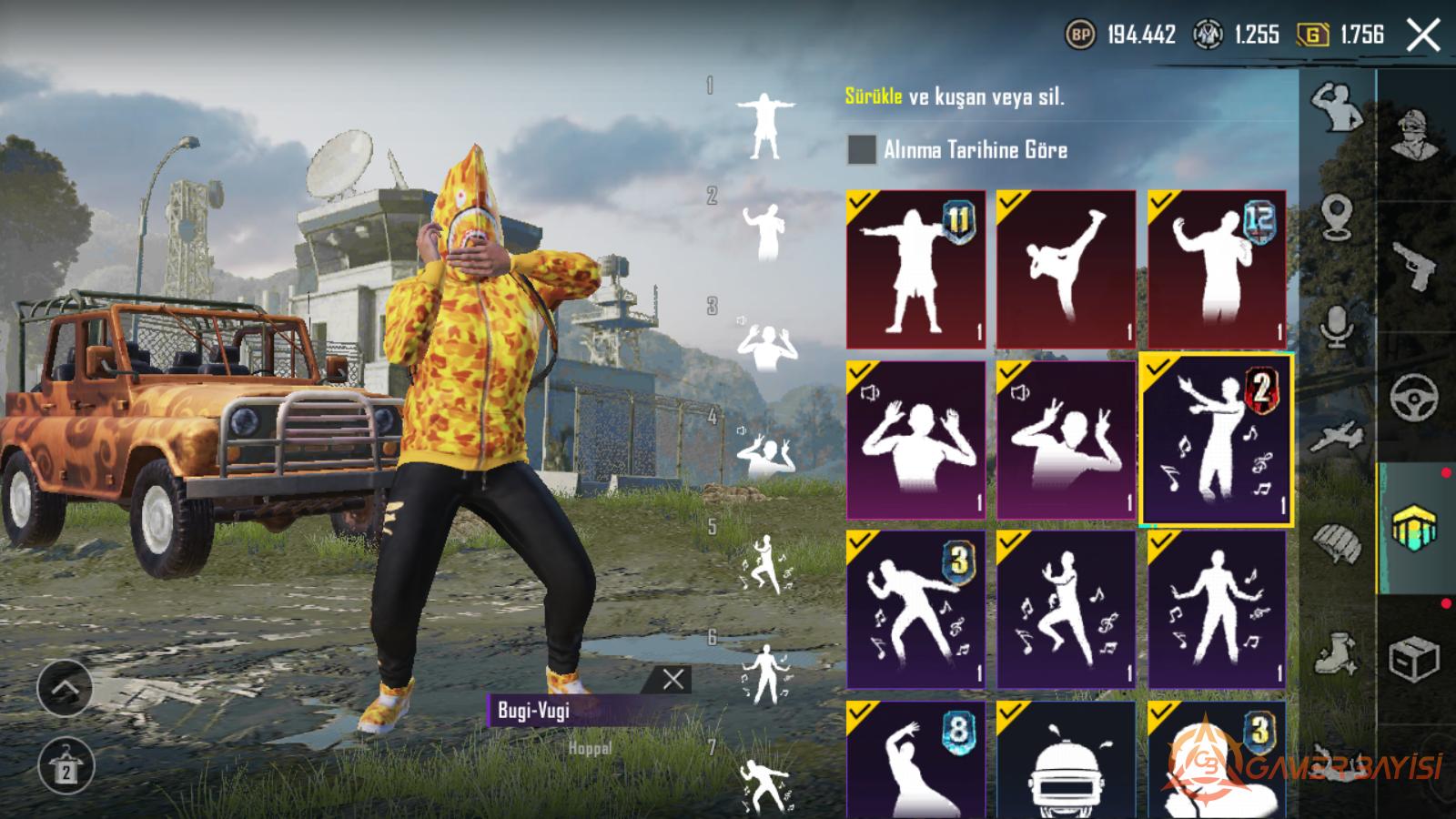Toggle the Alınma Tarihine Göre checkbox
Image resolution: width=1456 pixels, height=819 pixels.
(861, 150)
